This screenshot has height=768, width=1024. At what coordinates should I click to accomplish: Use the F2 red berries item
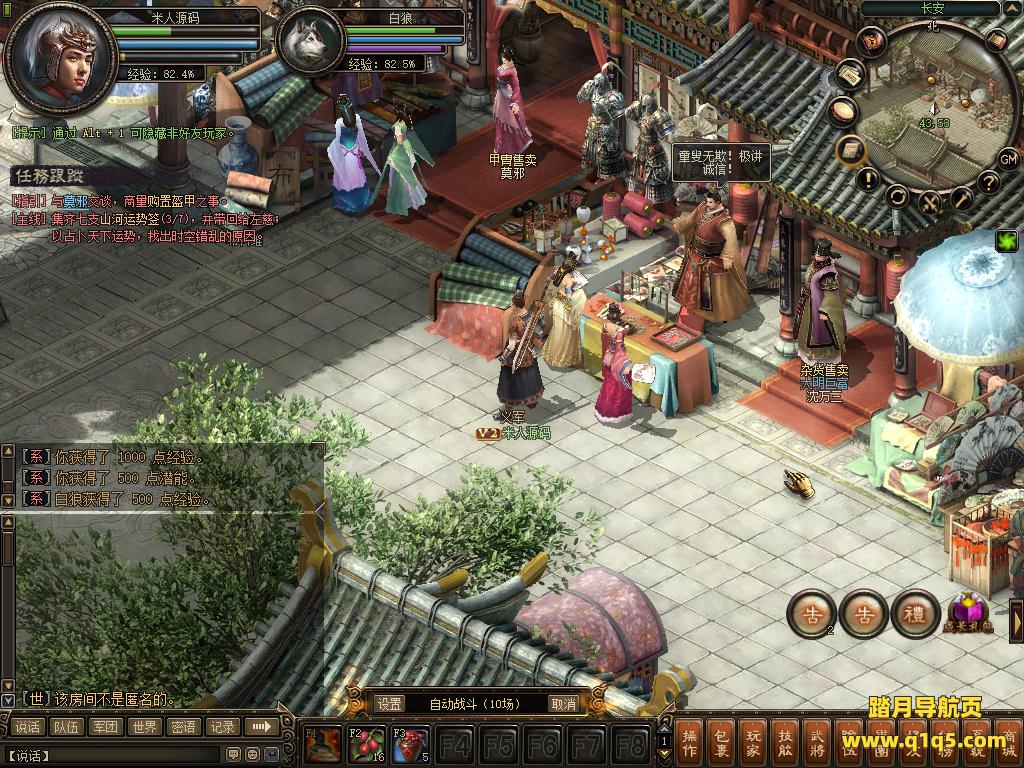point(366,745)
